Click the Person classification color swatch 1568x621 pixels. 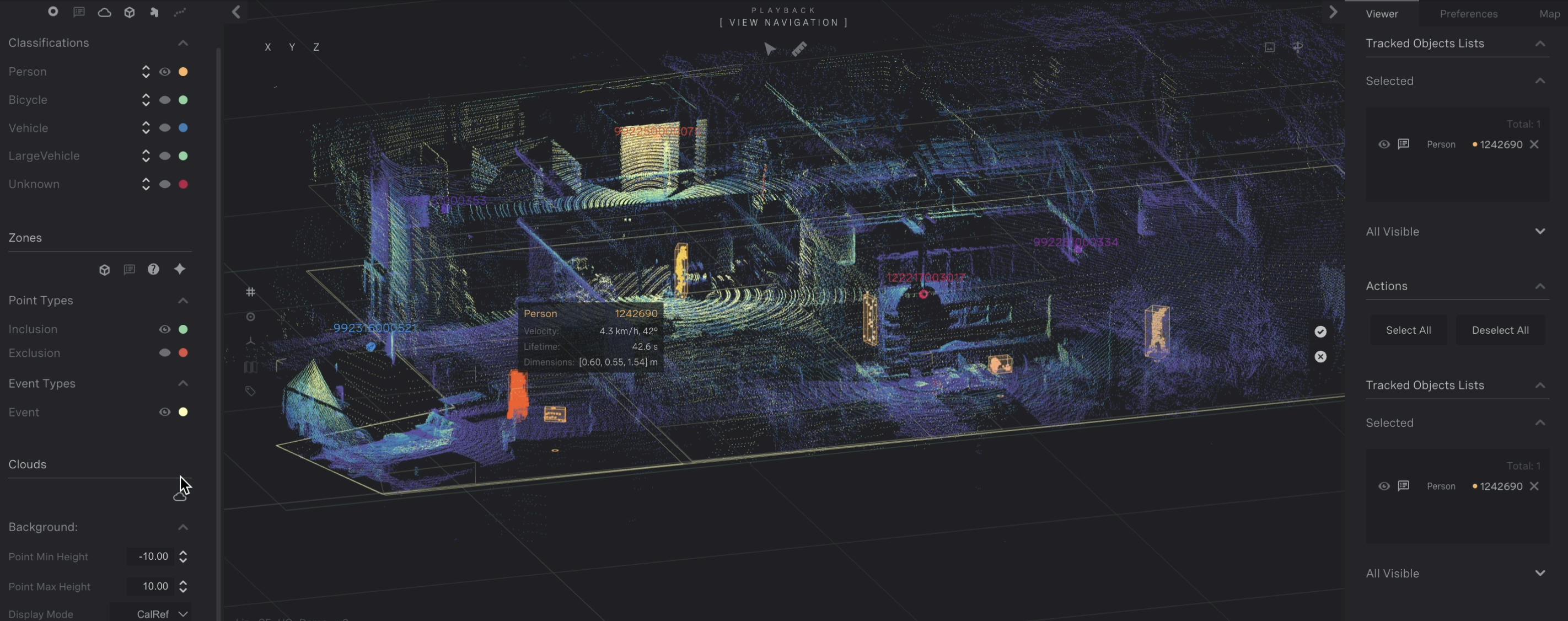coord(183,71)
